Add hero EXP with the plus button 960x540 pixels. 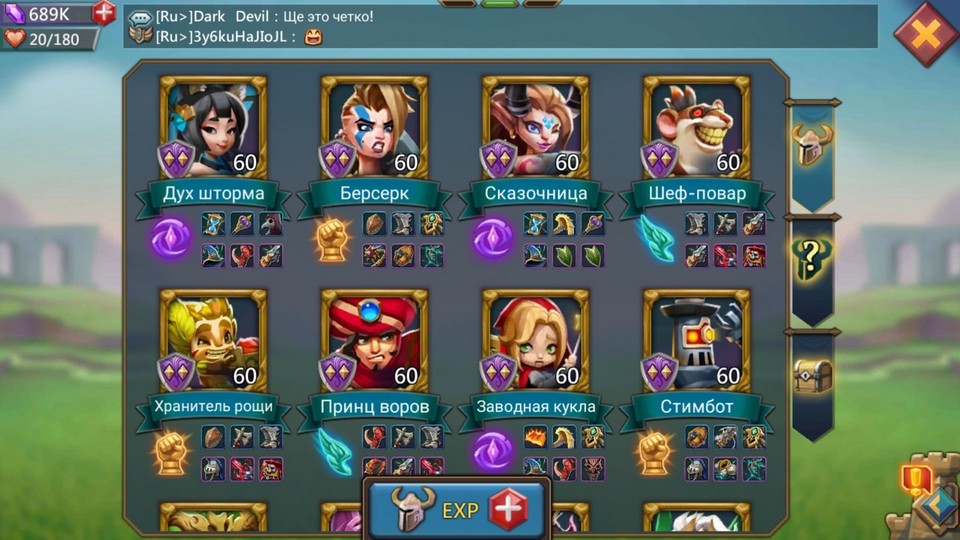tap(506, 508)
